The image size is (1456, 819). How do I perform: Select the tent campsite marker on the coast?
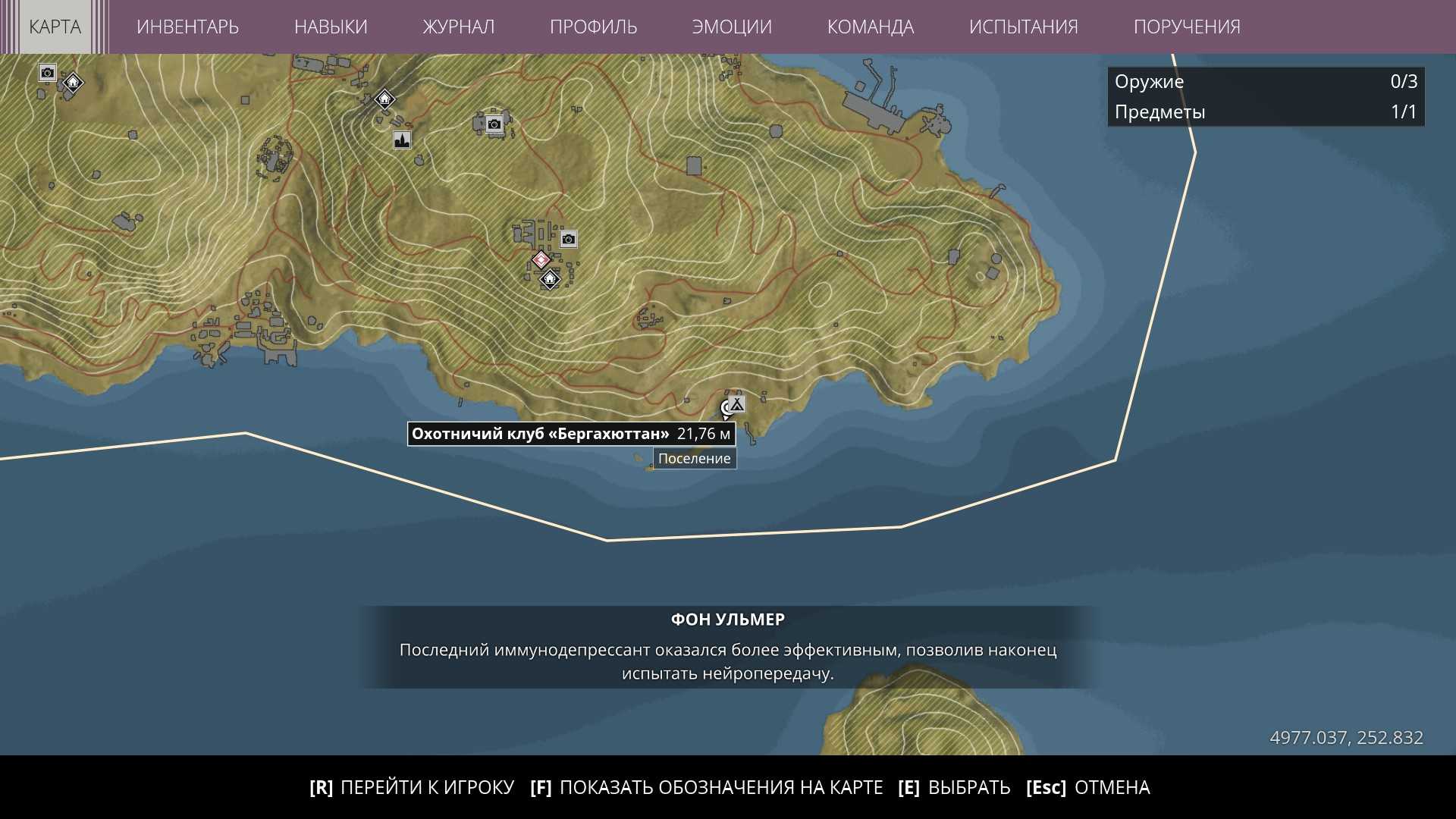tap(736, 404)
